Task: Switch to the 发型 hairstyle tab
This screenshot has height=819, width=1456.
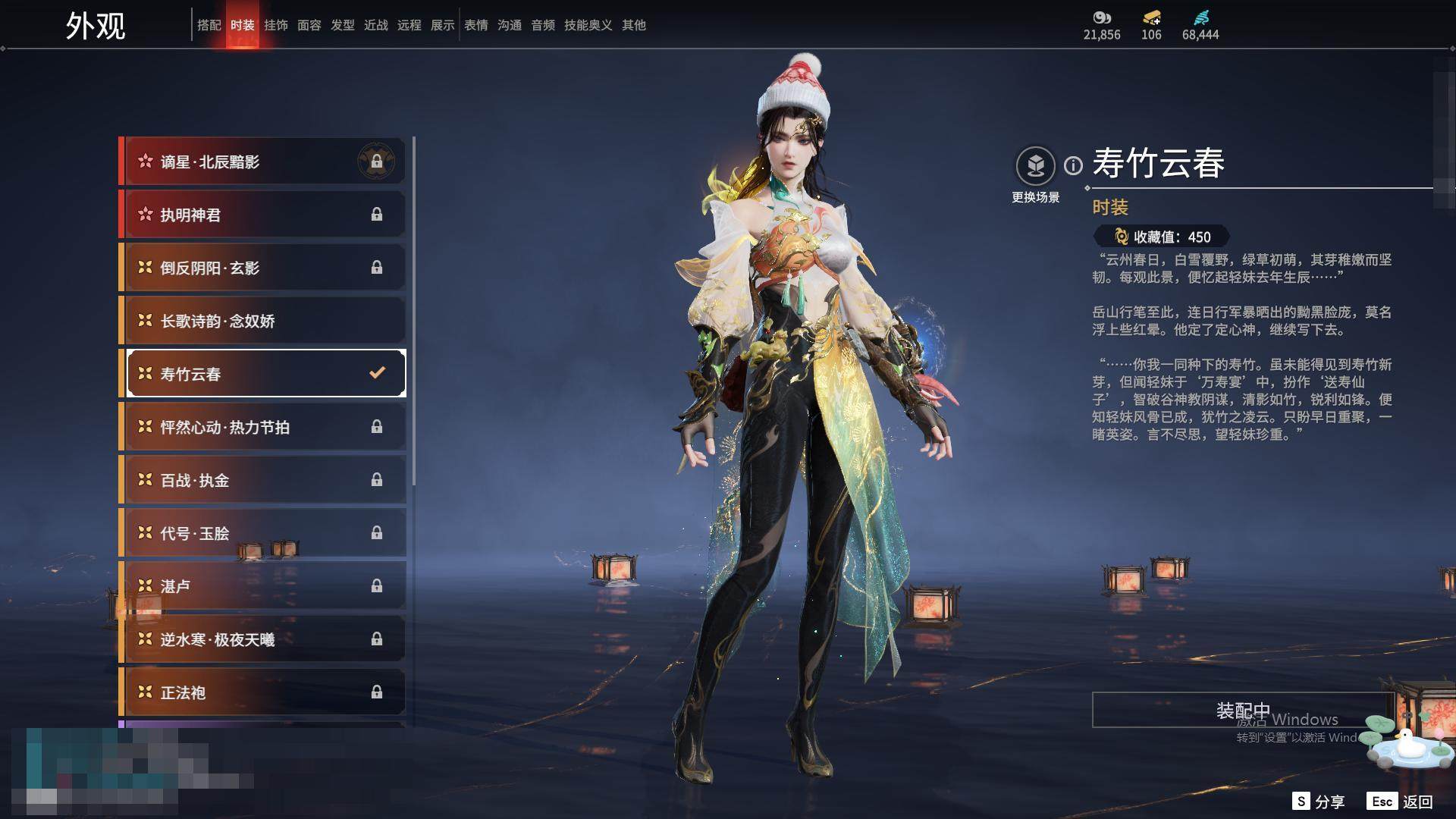Action: [x=342, y=25]
